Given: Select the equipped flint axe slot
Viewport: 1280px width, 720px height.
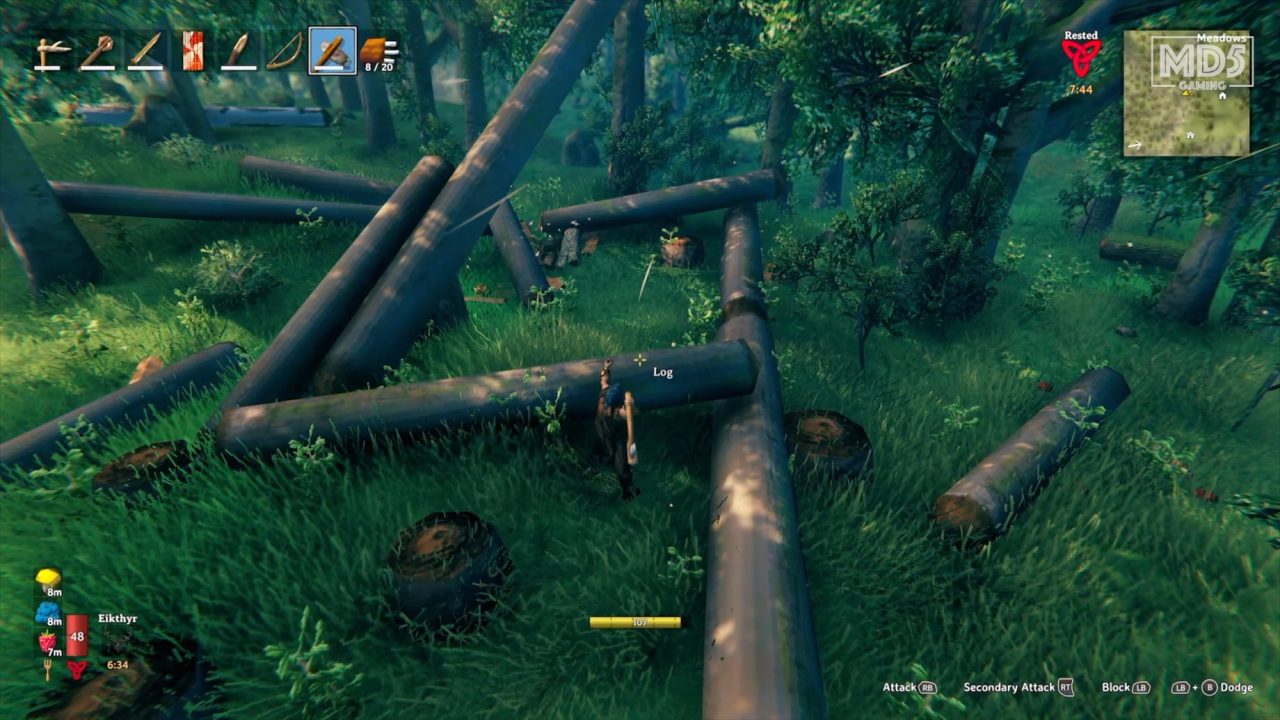Looking at the screenshot, I should [x=333, y=49].
